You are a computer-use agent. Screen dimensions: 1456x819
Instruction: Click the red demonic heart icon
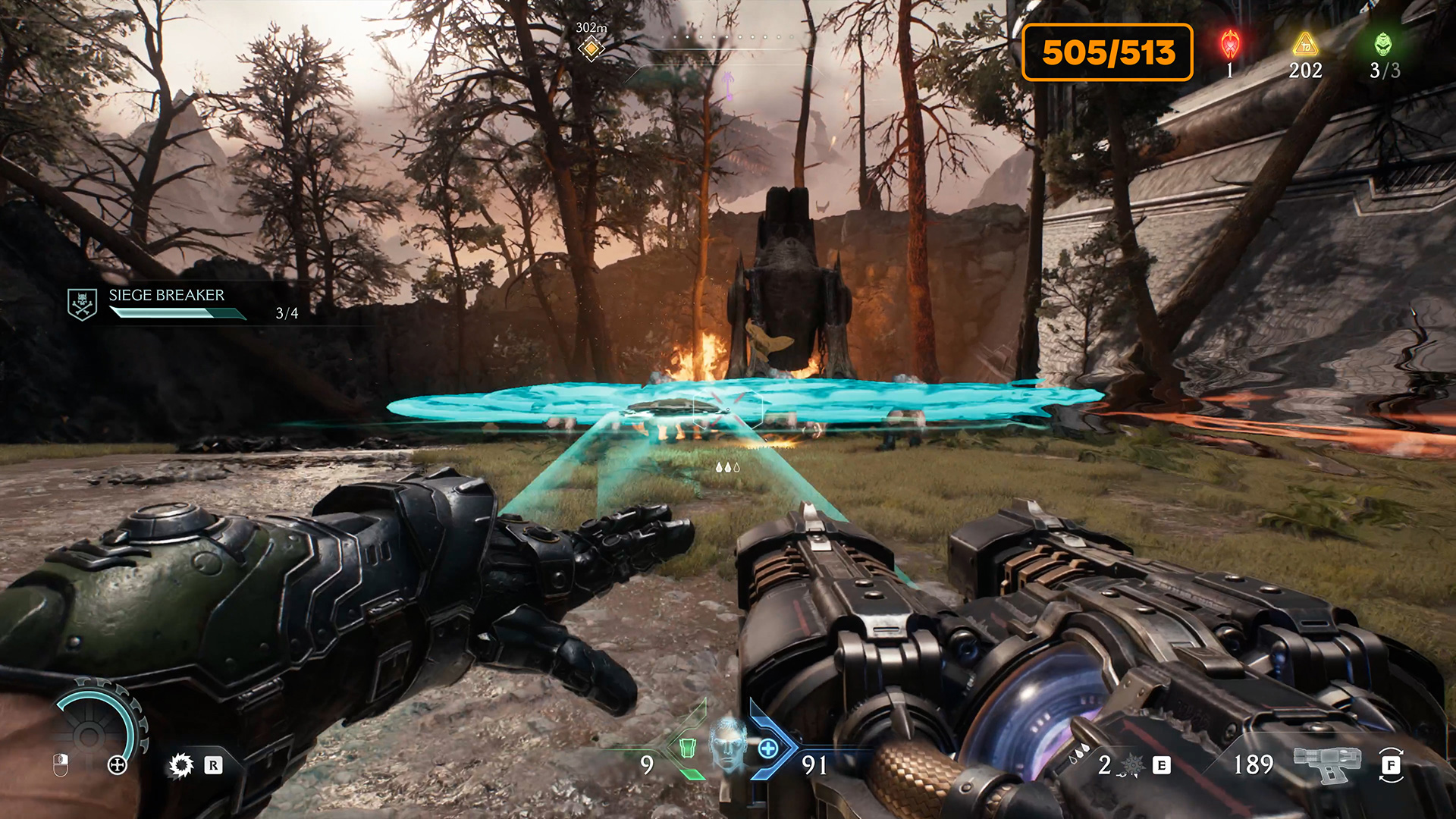point(1230,45)
